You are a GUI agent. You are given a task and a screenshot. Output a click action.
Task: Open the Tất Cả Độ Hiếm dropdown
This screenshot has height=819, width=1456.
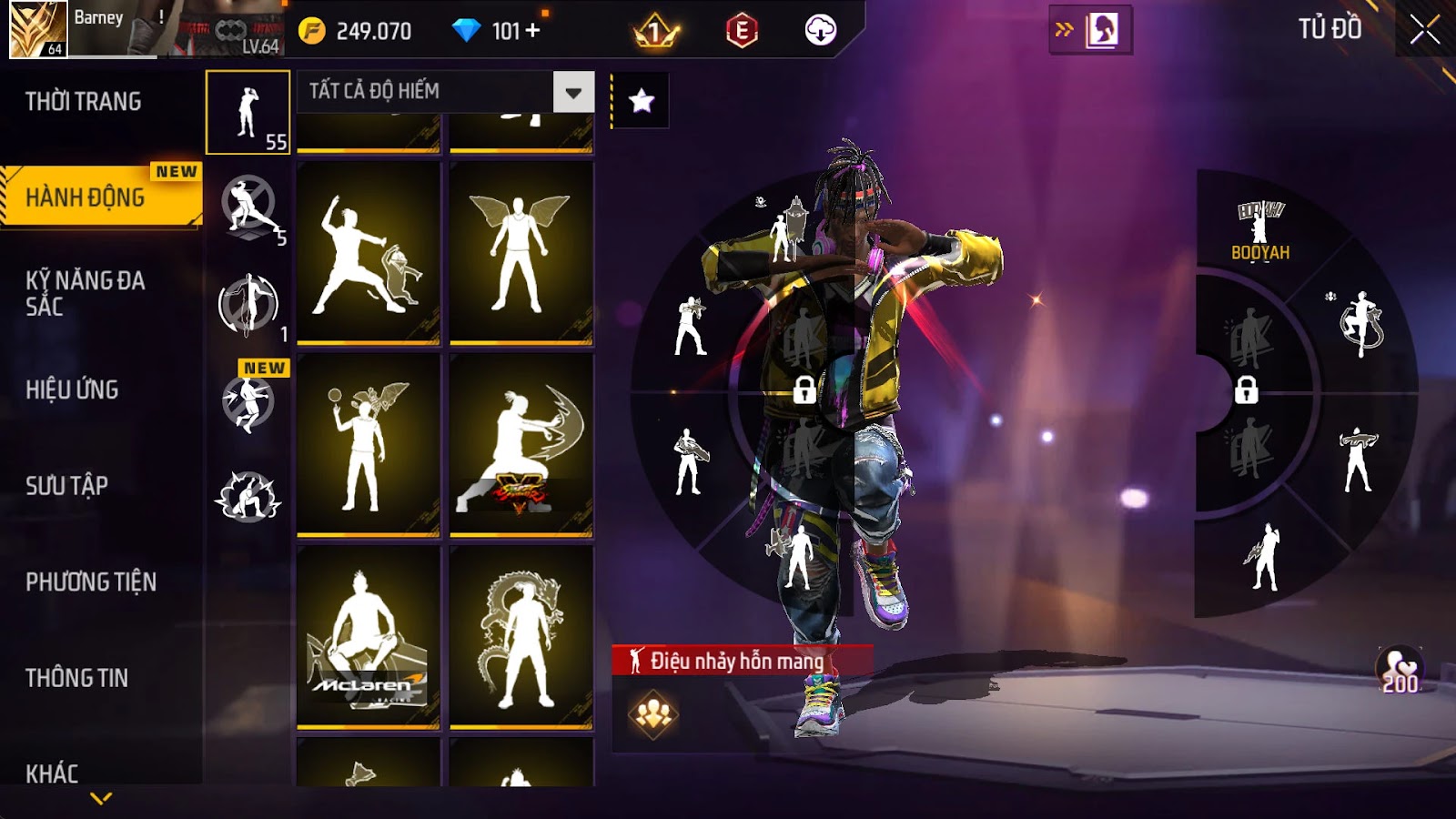coord(573,92)
